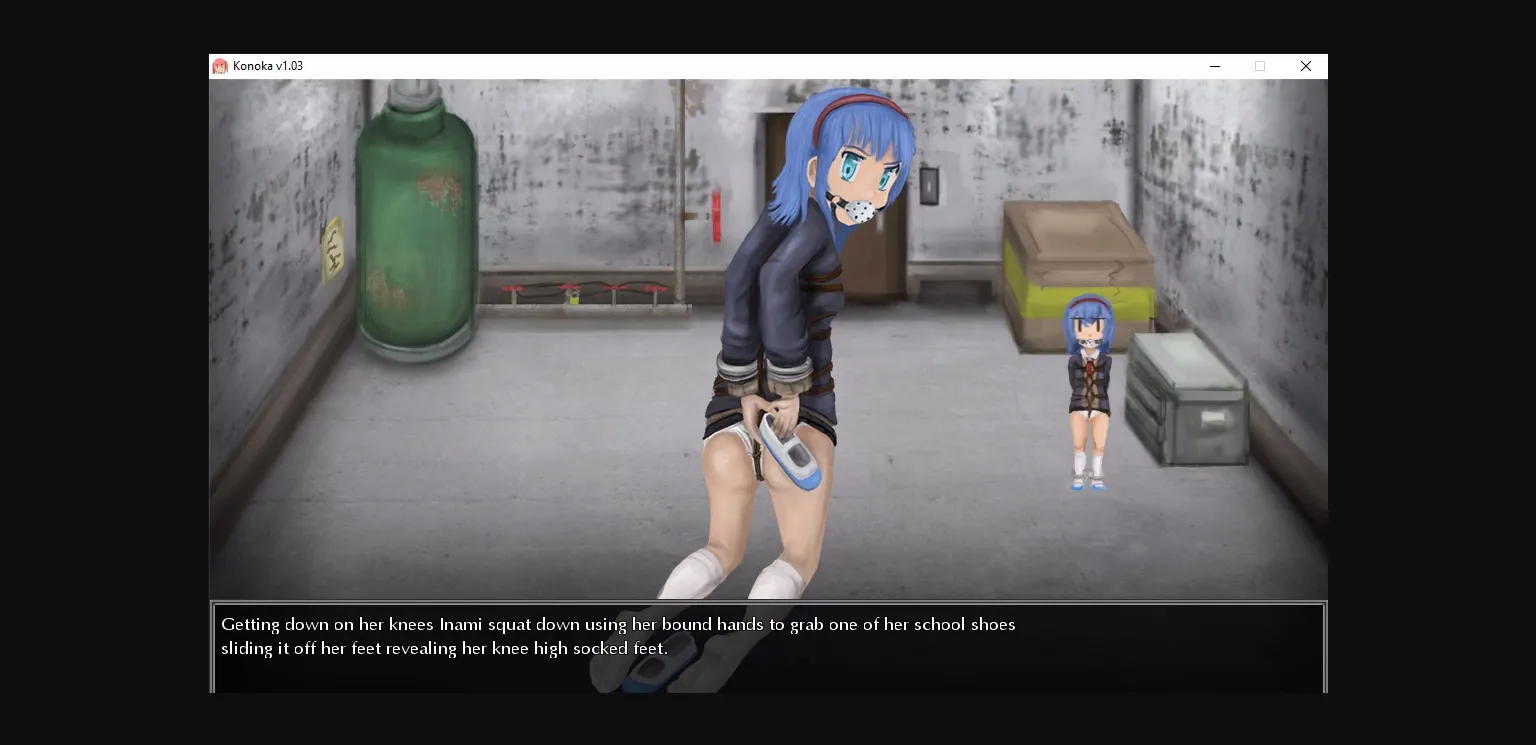Click the disabled maximize button
The height and width of the screenshot is (745, 1536).
(1260, 66)
